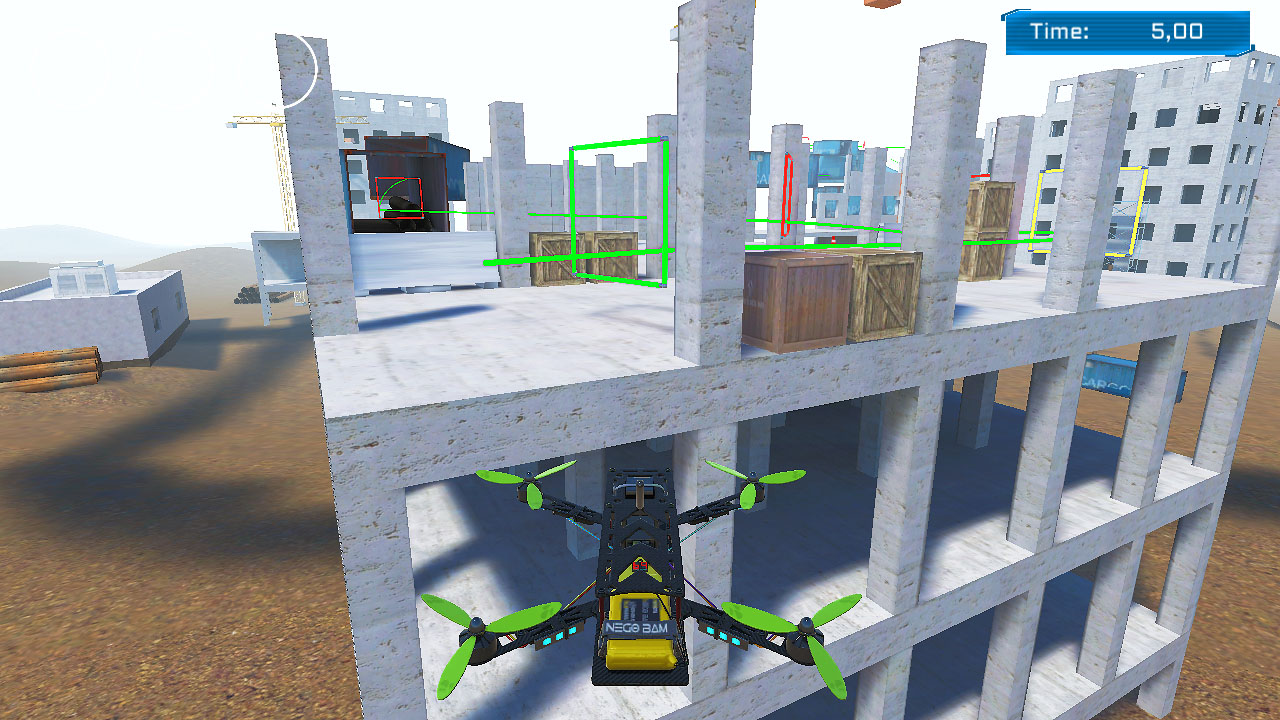Click the red traffic cone near the gate
This screenshot has width=1280, height=720.
click(833, 239)
